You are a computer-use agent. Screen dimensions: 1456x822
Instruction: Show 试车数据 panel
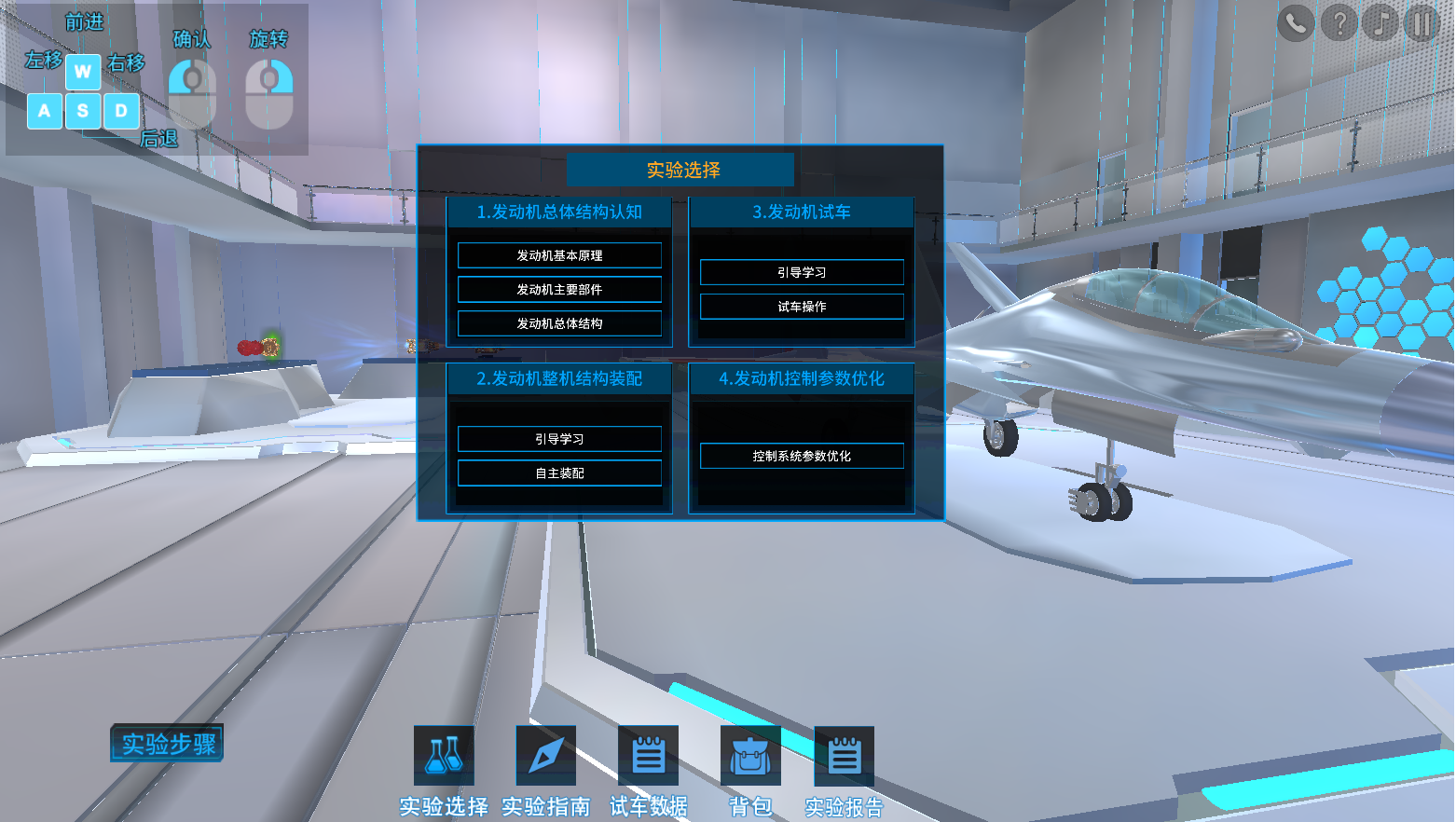[648, 756]
